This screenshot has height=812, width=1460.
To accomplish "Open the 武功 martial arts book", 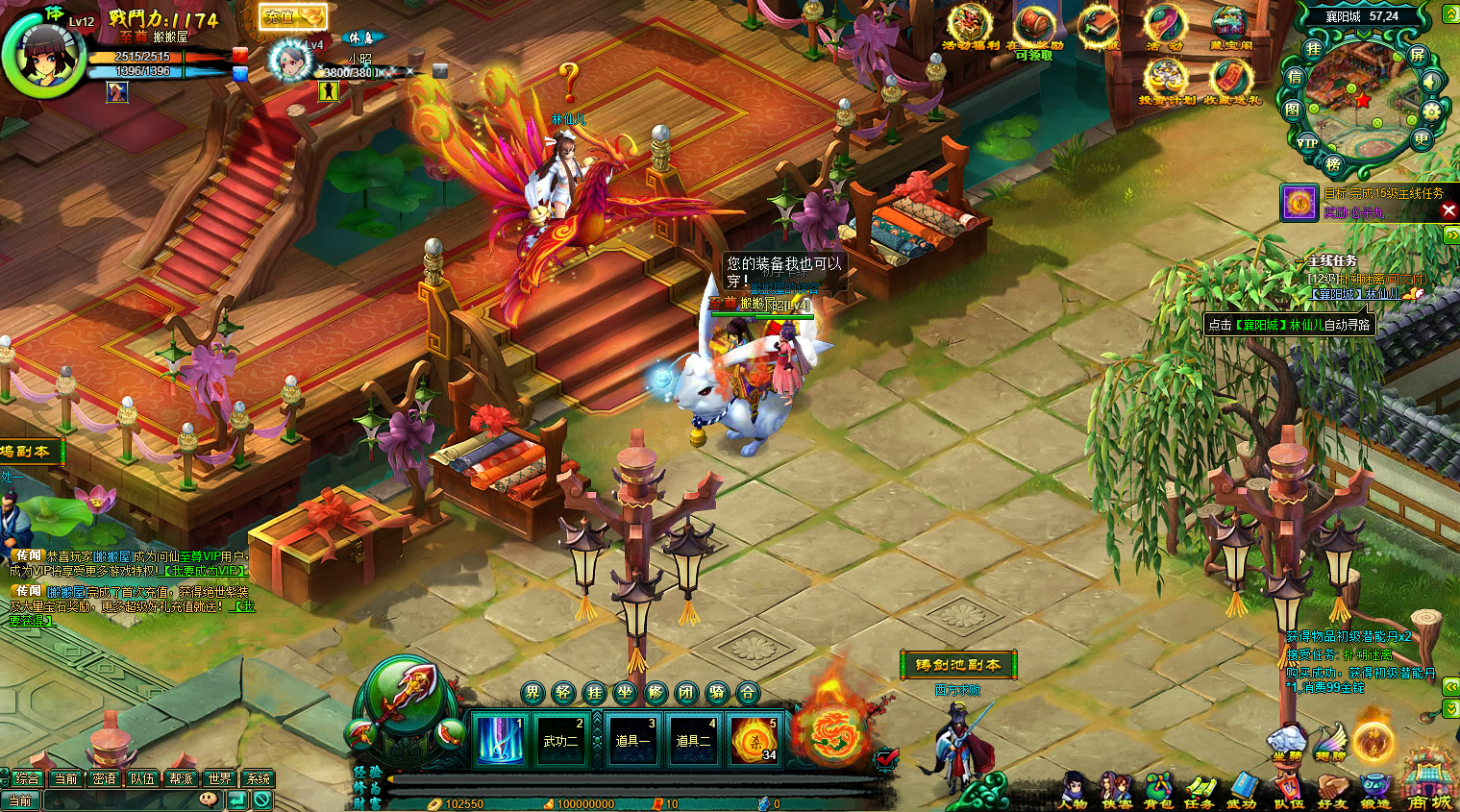I will tap(1243, 790).
